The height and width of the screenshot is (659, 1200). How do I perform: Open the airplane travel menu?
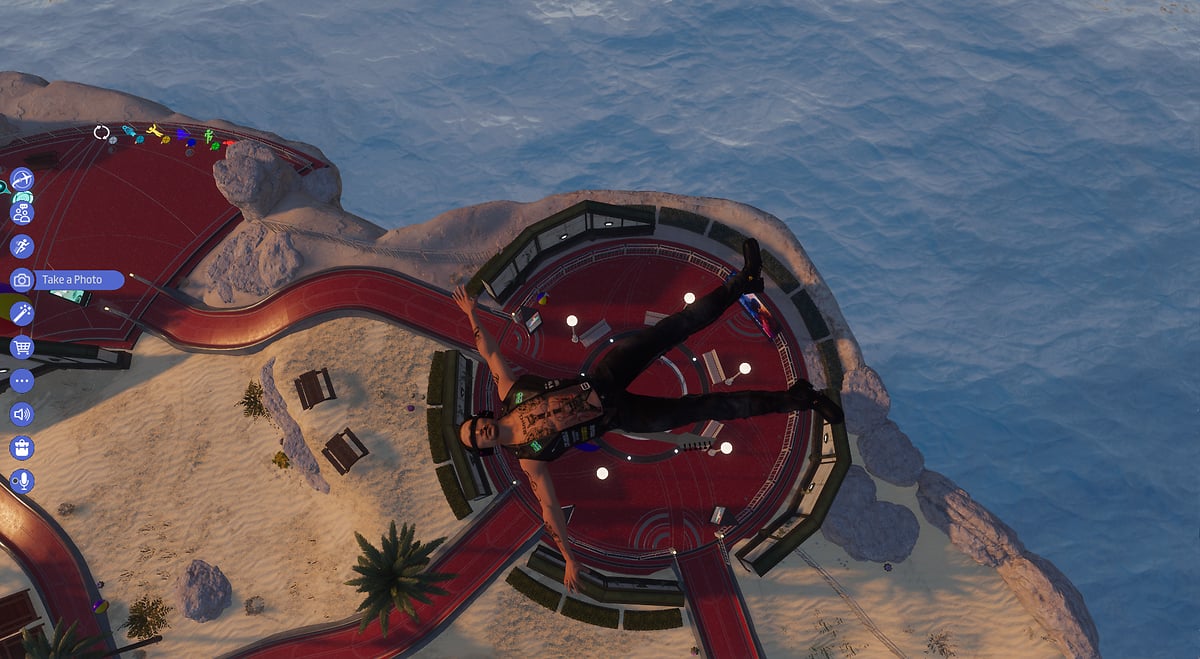22,179
